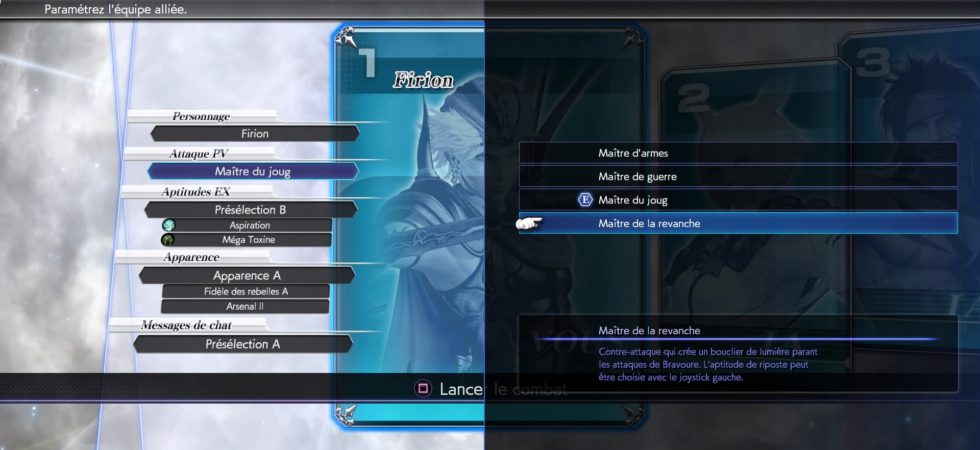Select the Aspiration EX skill
Screen dimensions: 980x450
tap(248, 226)
